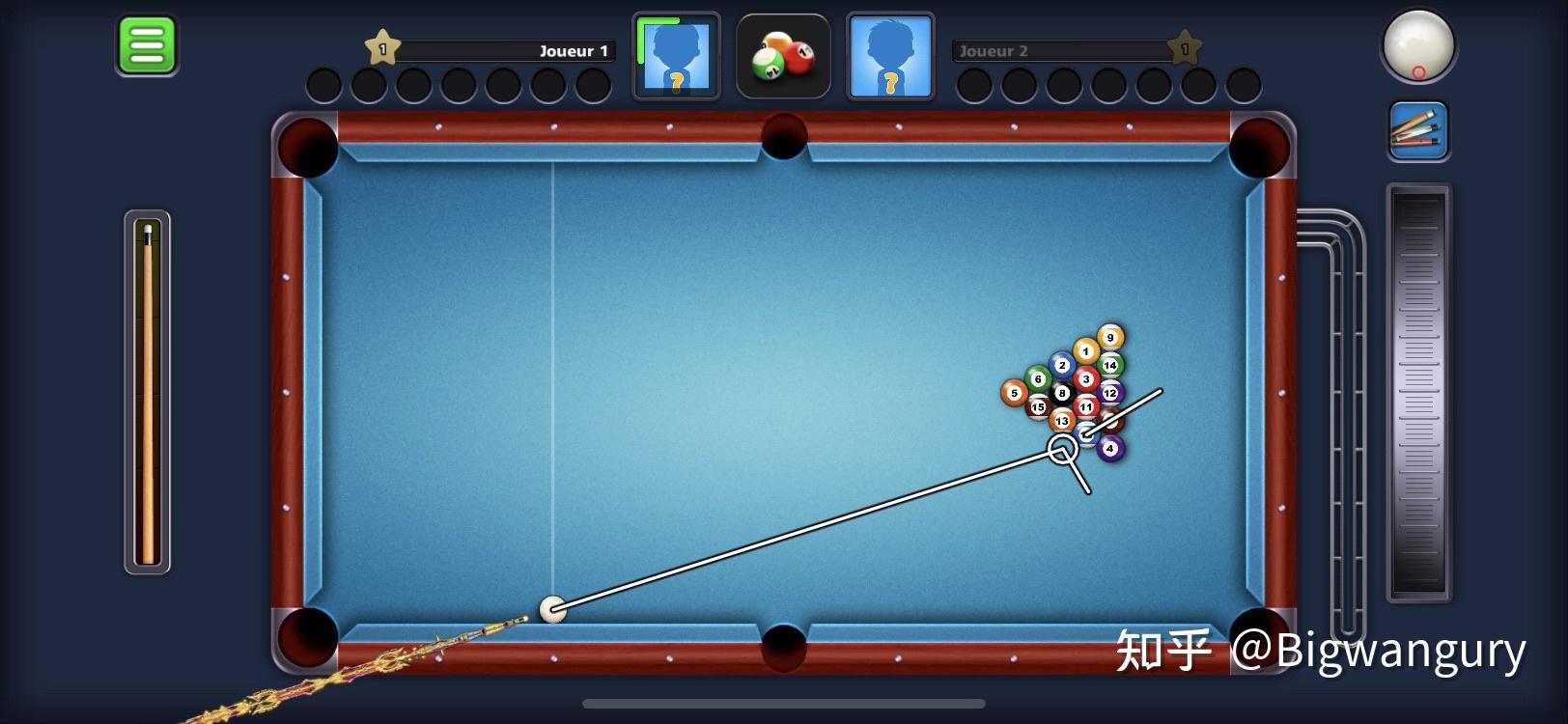Click Joueur 2's avatar portrait
This screenshot has width=1568, height=724.
[x=888, y=56]
